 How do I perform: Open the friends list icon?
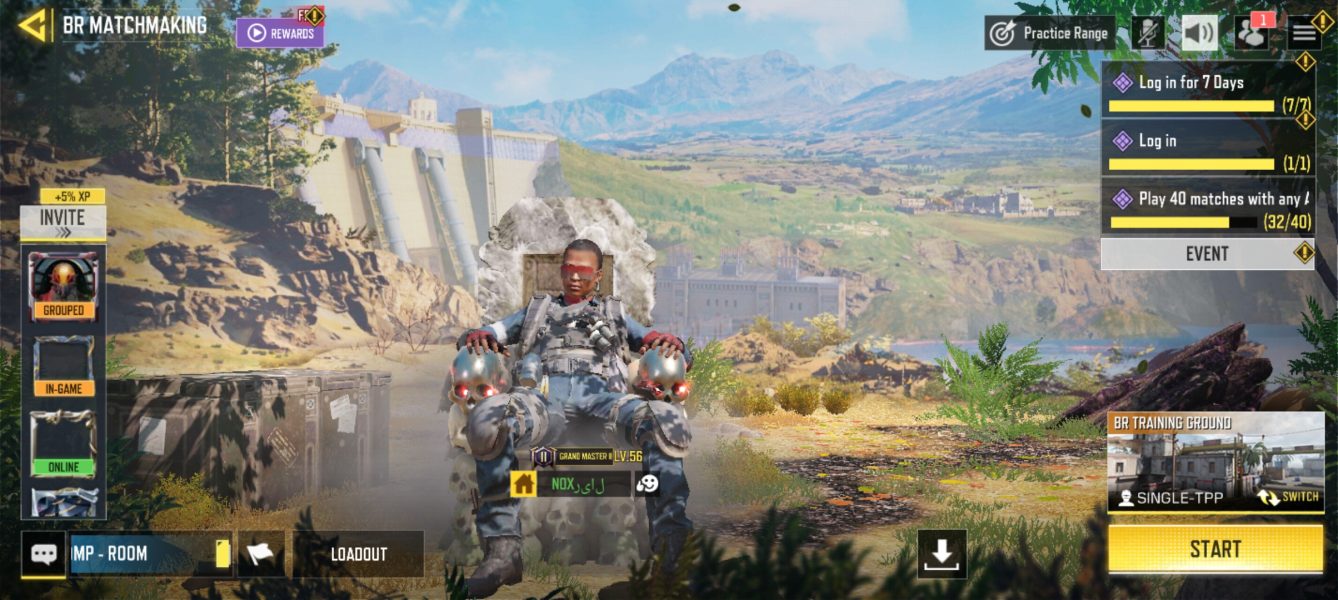(x=1251, y=33)
